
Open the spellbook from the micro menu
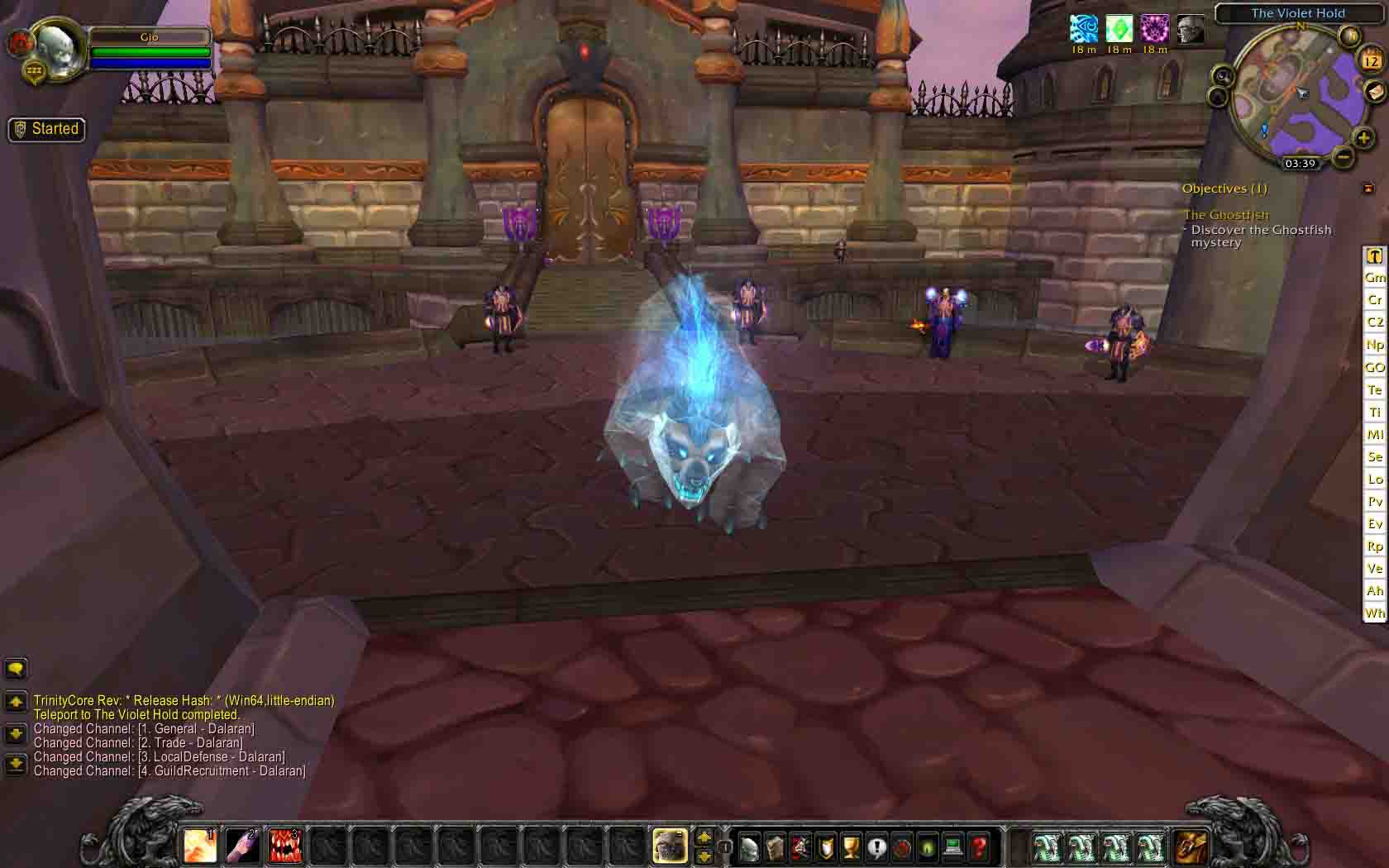pyautogui.click(x=775, y=845)
